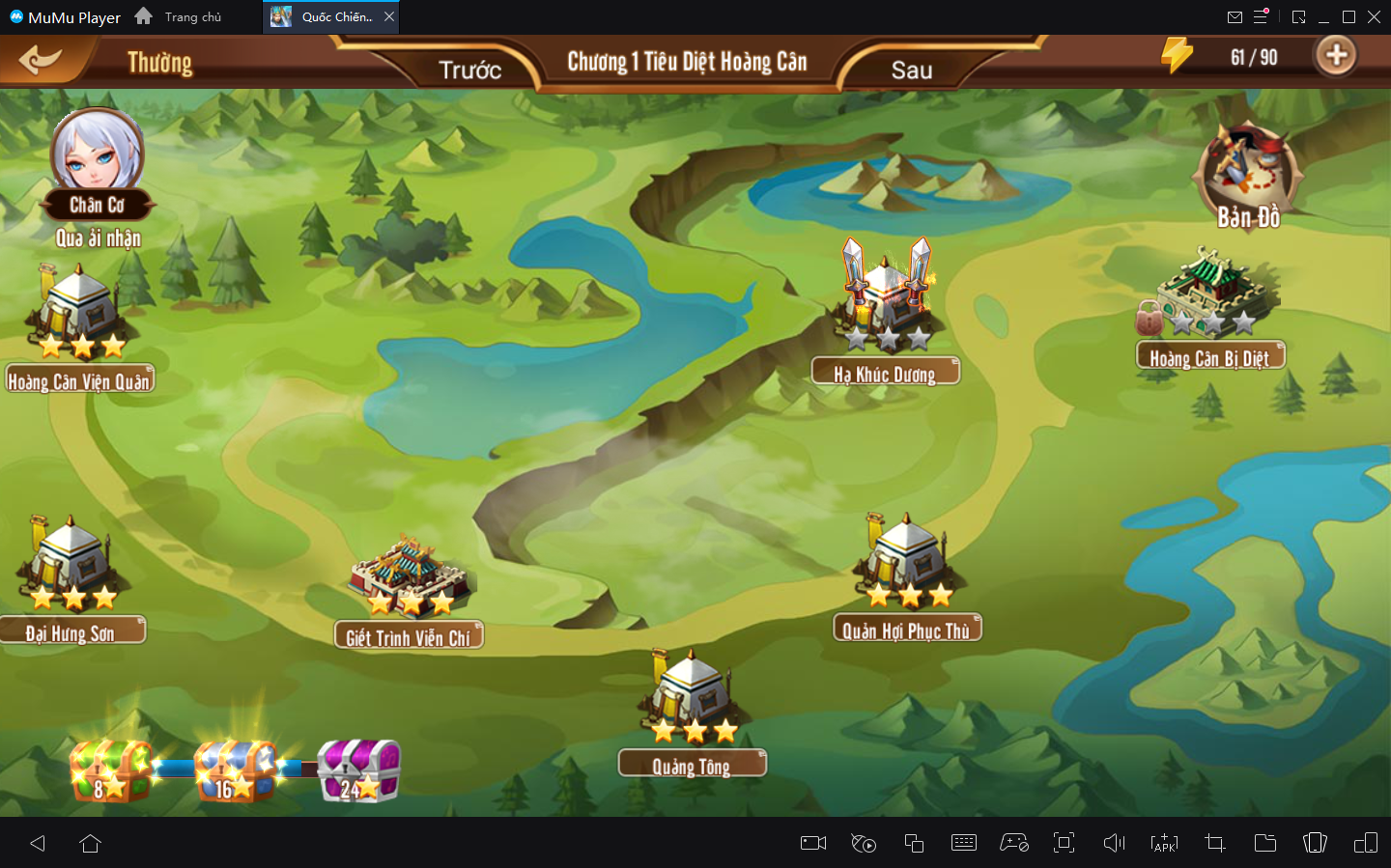
Task: Open the 24-star purple treasure chest
Action: (358, 770)
